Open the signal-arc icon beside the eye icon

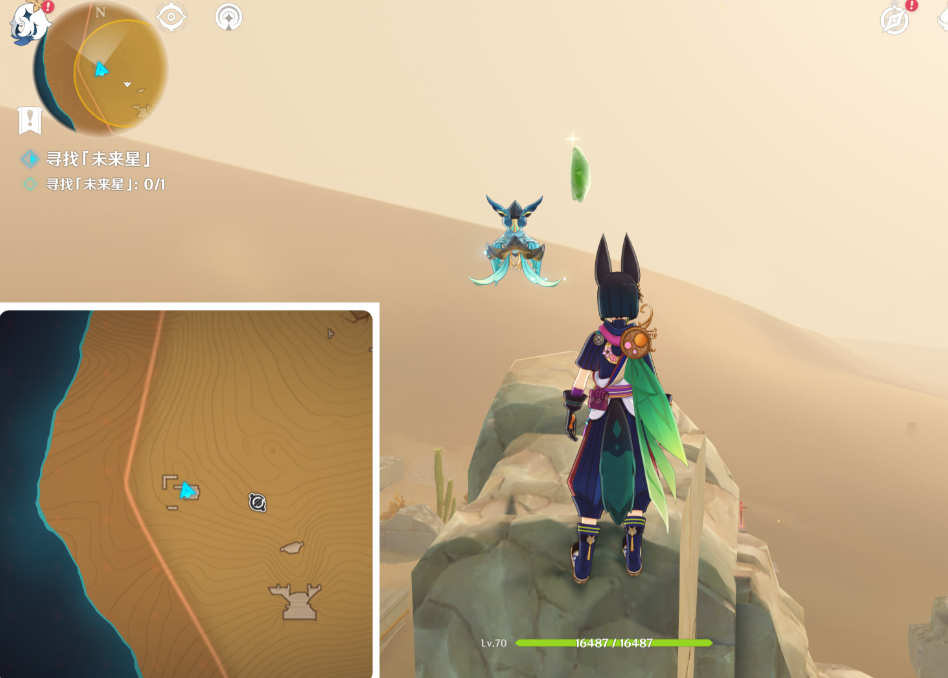229,17
